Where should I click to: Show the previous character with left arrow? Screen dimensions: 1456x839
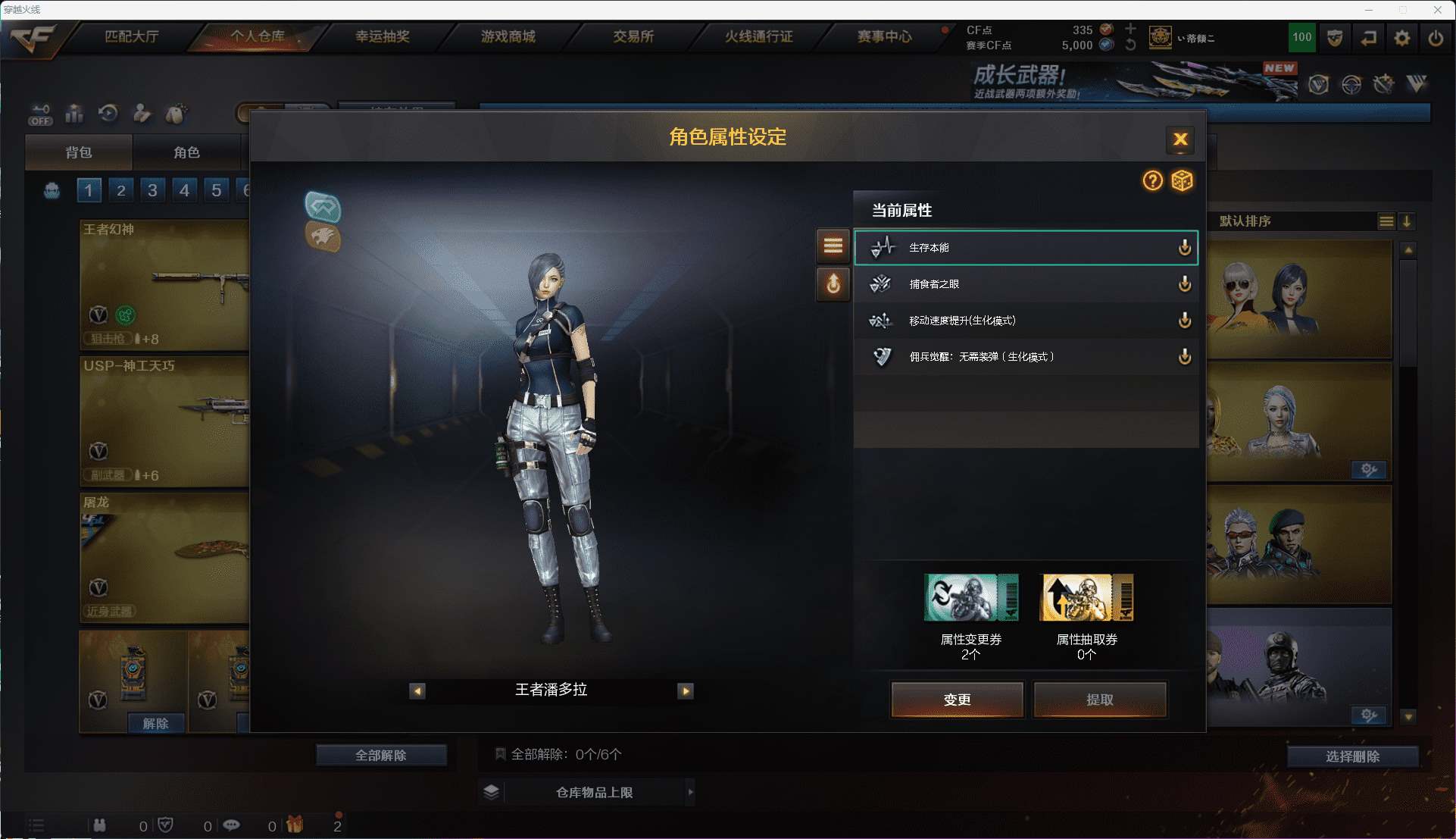point(417,690)
